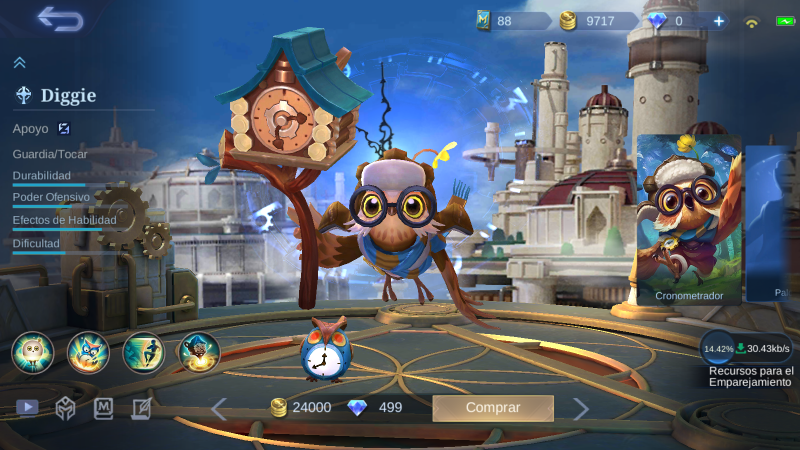Screen dimensions: 800x450
Task: Open the hexagonal emblem icon
Action: [65, 408]
